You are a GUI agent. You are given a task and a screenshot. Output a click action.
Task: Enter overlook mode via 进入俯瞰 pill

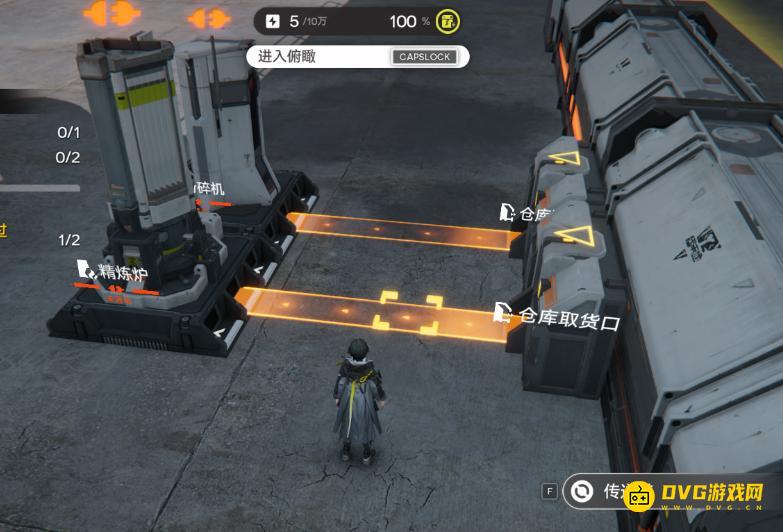[356, 56]
